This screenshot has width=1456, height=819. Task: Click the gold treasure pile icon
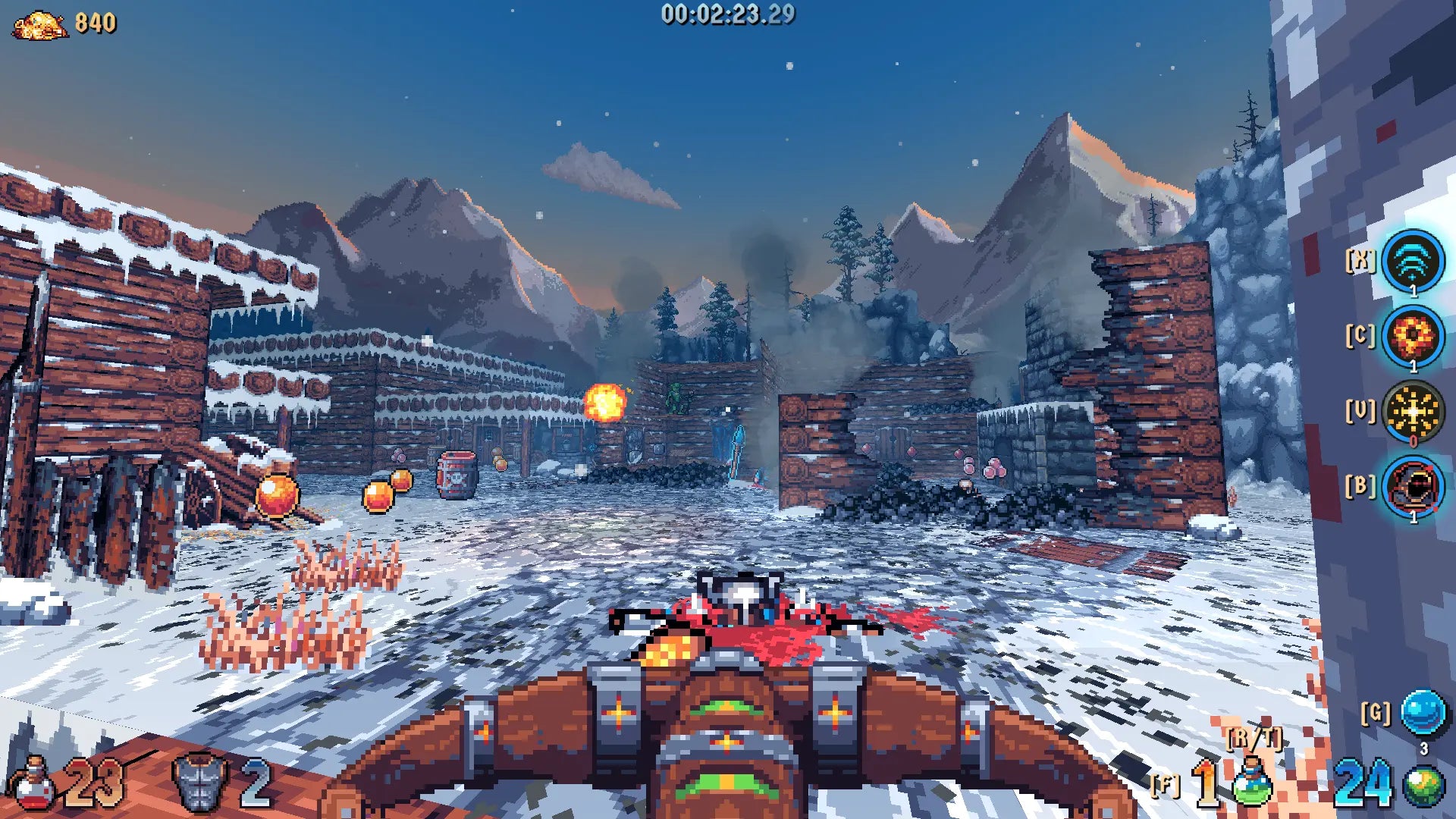[x=39, y=25]
